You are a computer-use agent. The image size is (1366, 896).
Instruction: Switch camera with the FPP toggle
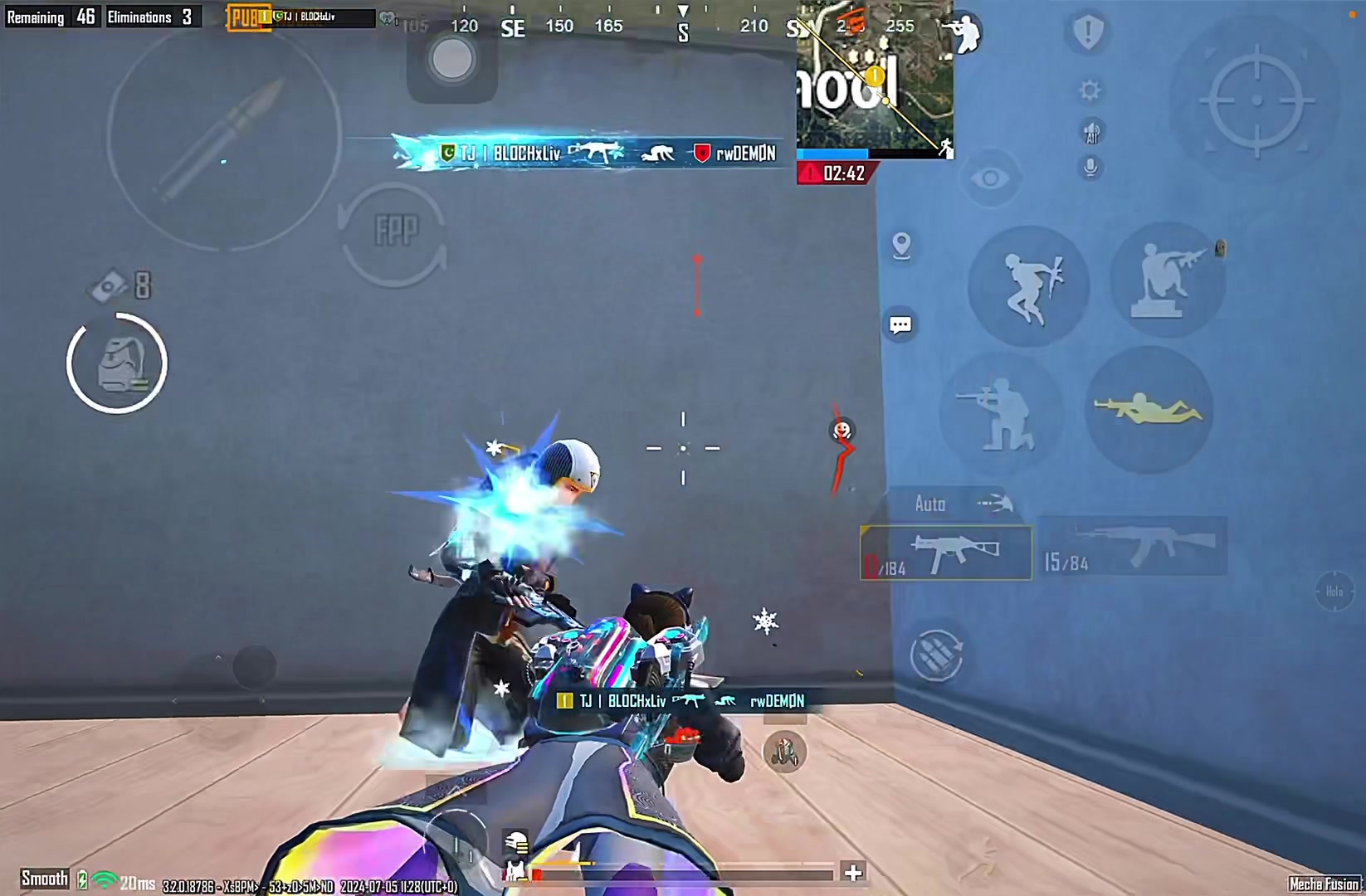point(393,233)
